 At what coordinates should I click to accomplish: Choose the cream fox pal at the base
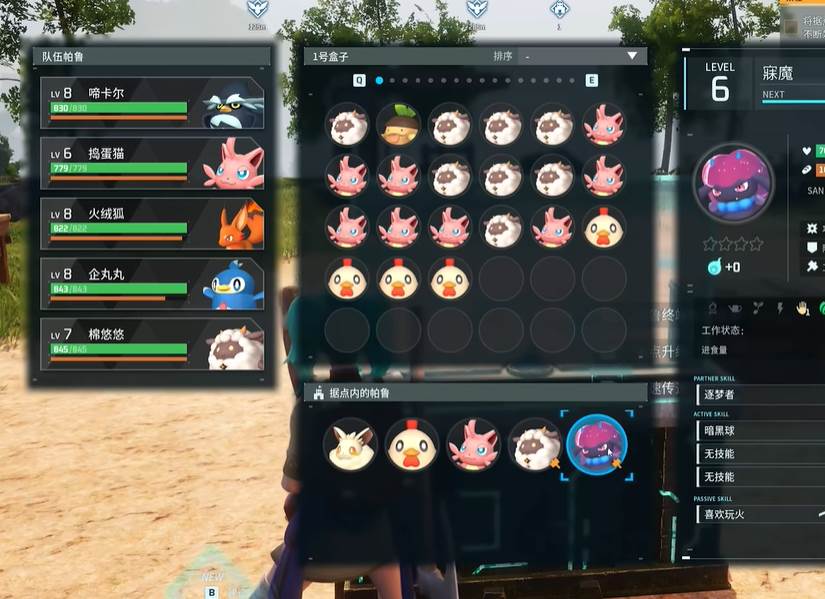point(348,444)
